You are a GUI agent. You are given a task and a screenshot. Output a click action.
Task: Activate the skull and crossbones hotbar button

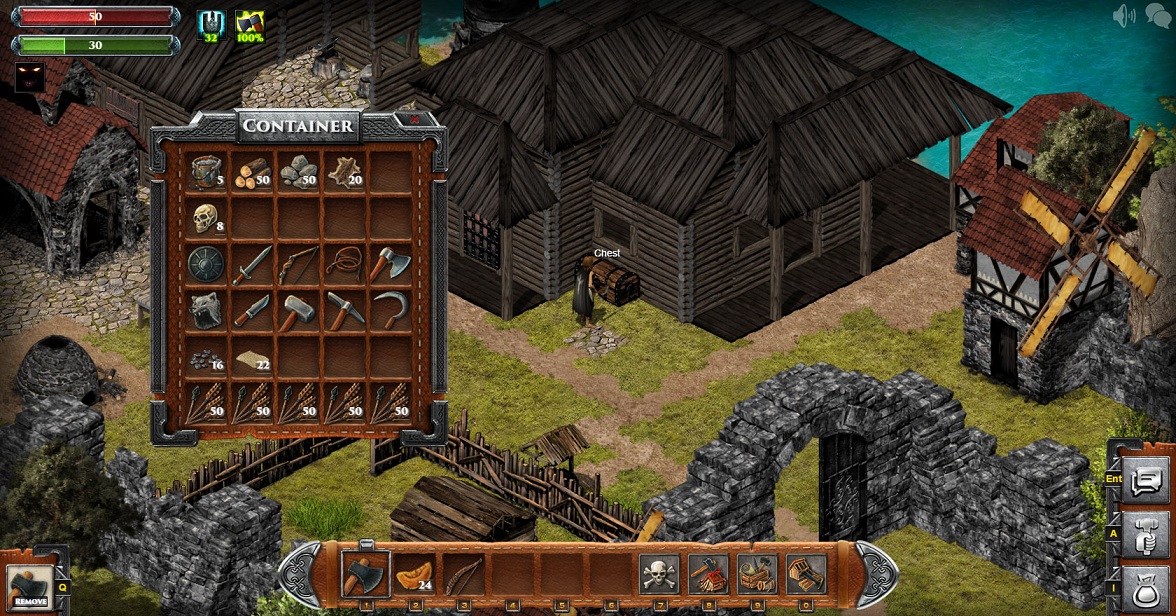659,574
